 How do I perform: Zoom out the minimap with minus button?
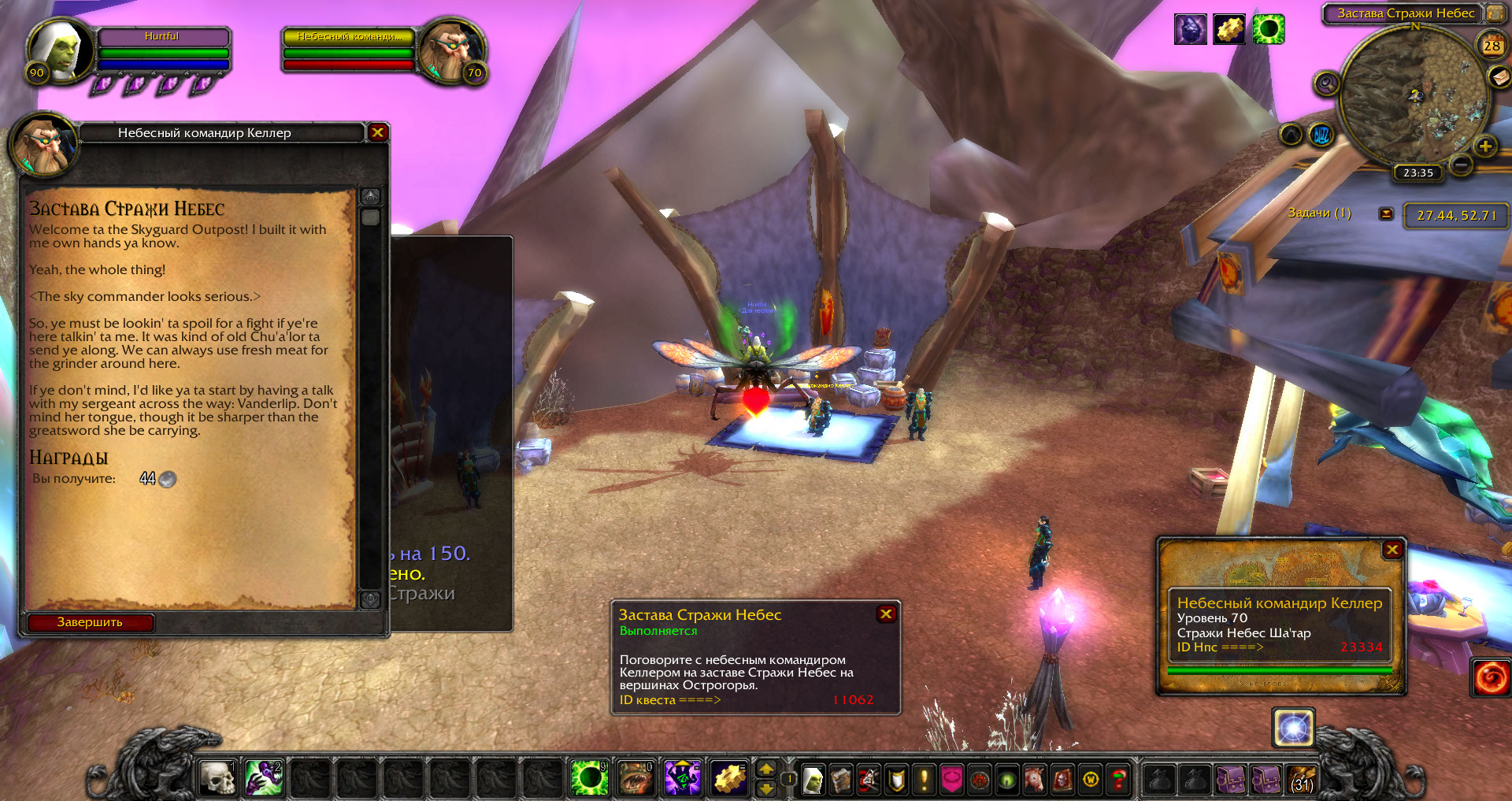click(x=1461, y=165)
